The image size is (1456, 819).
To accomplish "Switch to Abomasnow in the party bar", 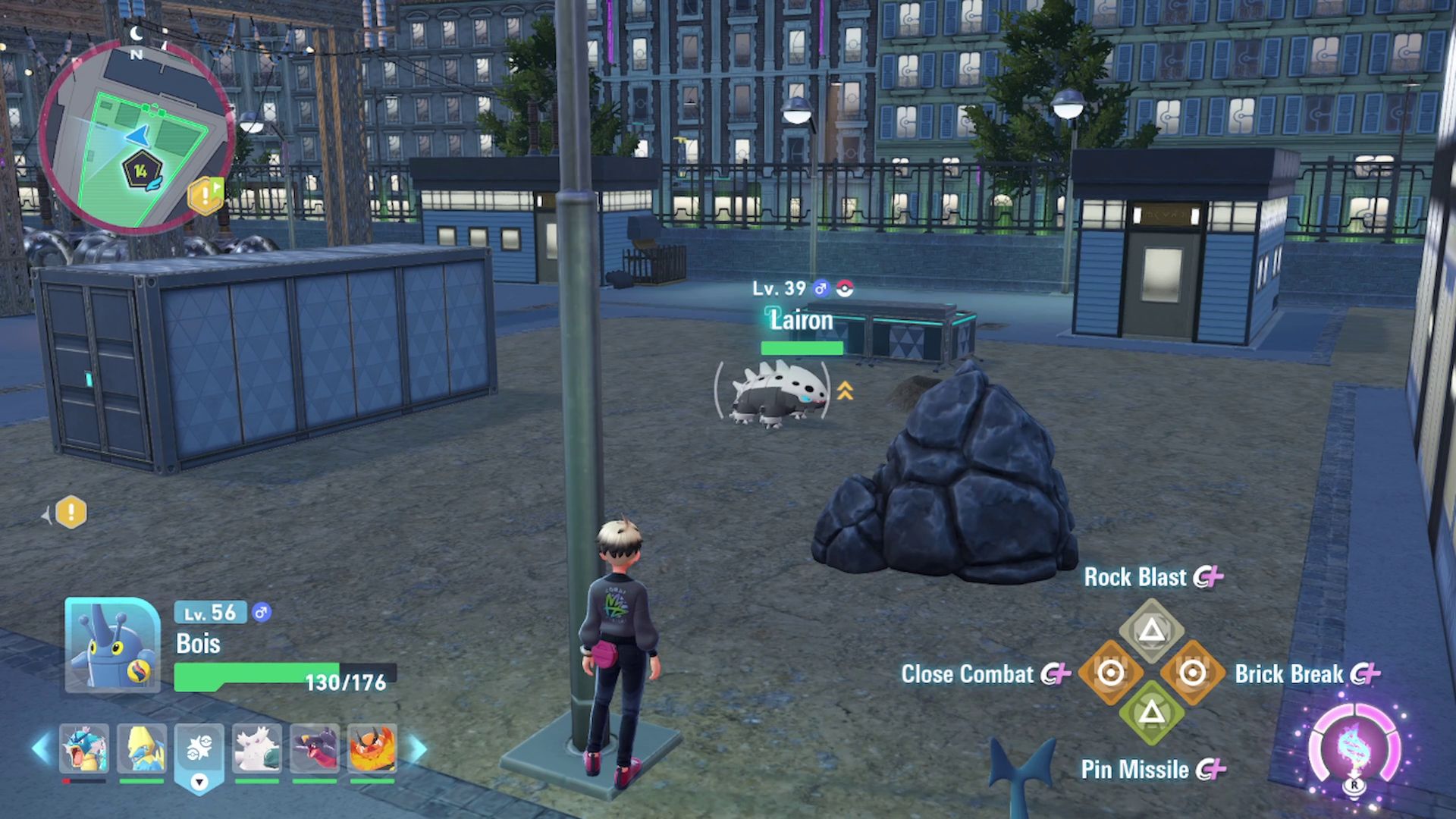I will [x=257, y=749].
